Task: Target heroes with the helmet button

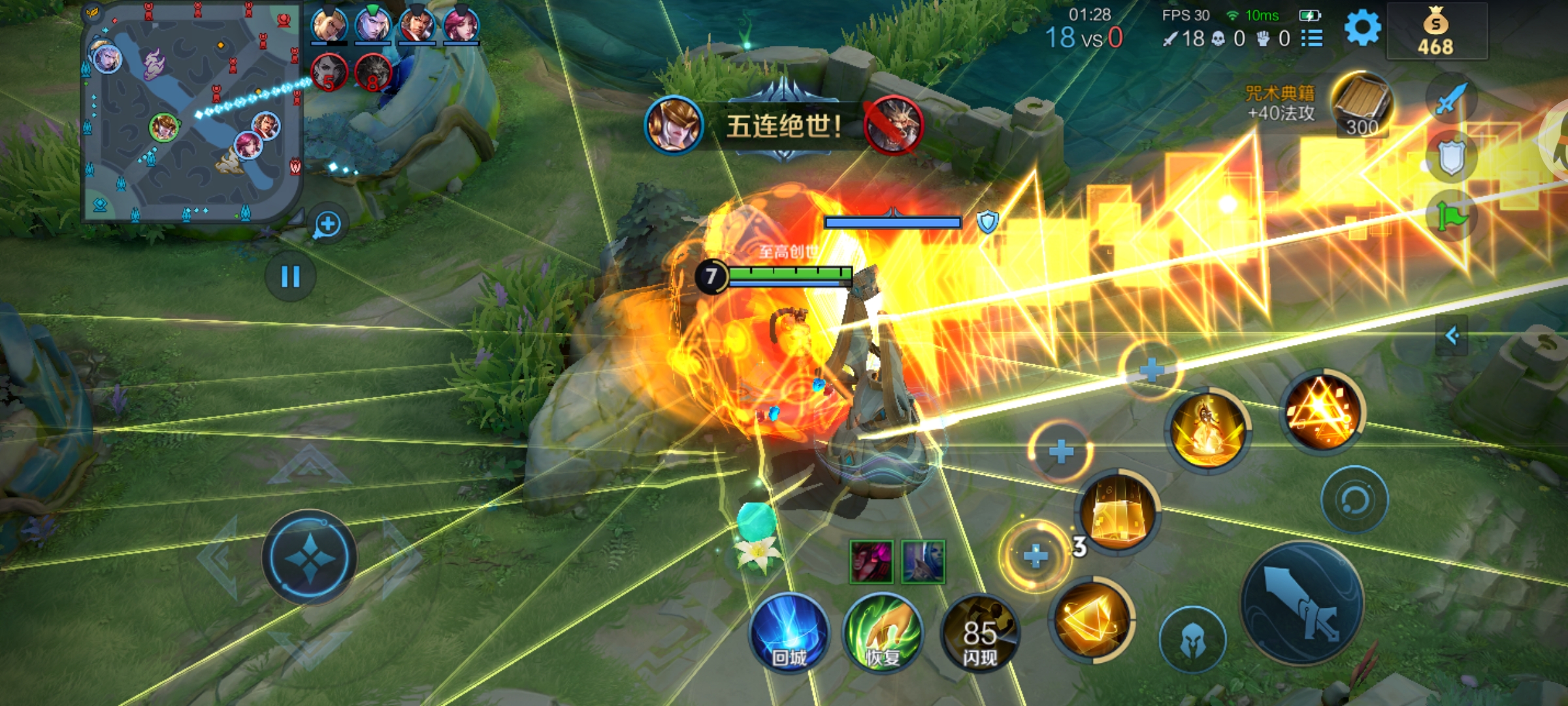Action: pos(1192,639)
